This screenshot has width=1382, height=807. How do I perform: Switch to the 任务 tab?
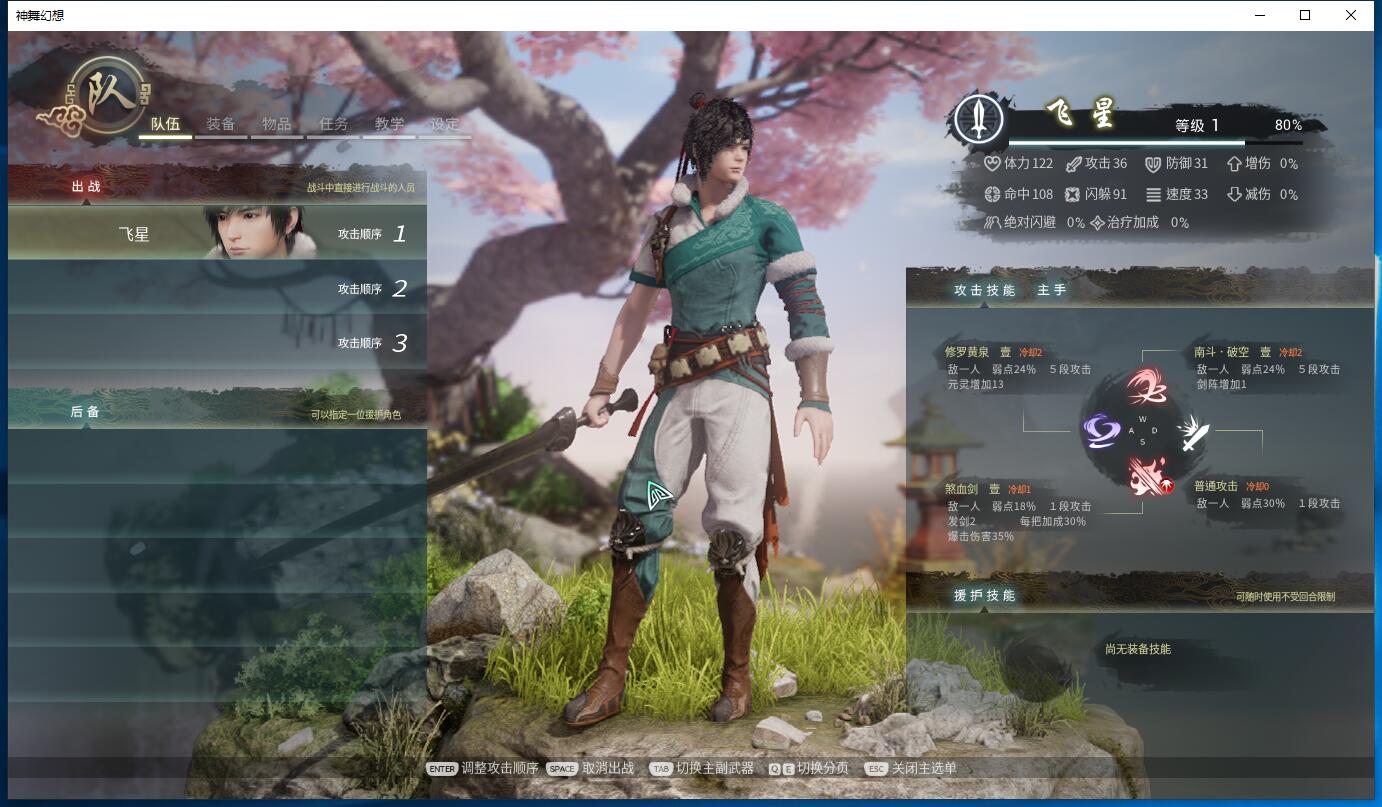(x=333, y=124)
